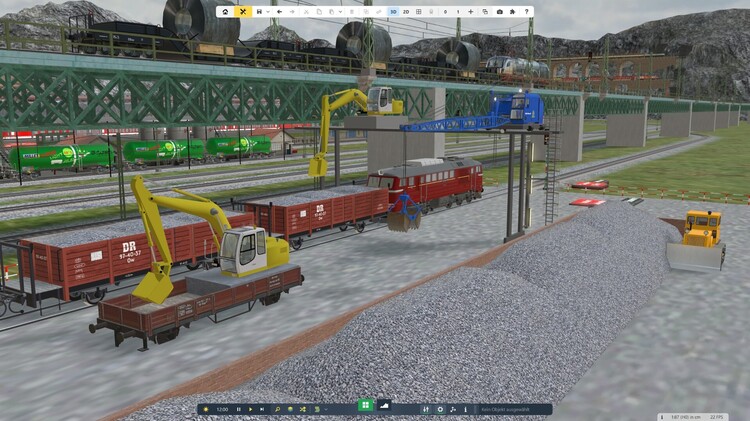The width and height of the screenshot is (750, 421).
Task: Switch to 3D view
Action: pos(393,12)
